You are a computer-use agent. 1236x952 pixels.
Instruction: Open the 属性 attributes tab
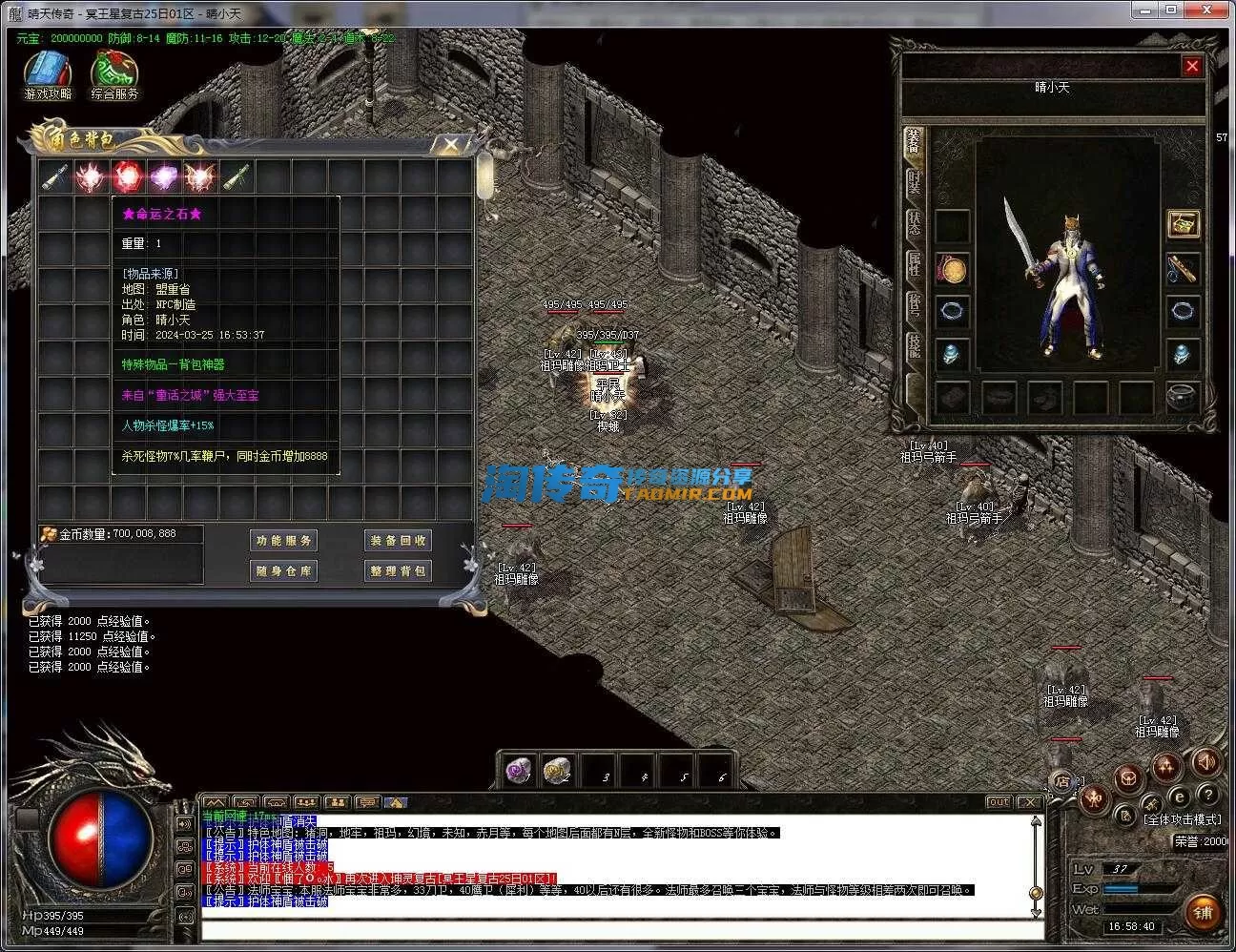pos(914,265)
